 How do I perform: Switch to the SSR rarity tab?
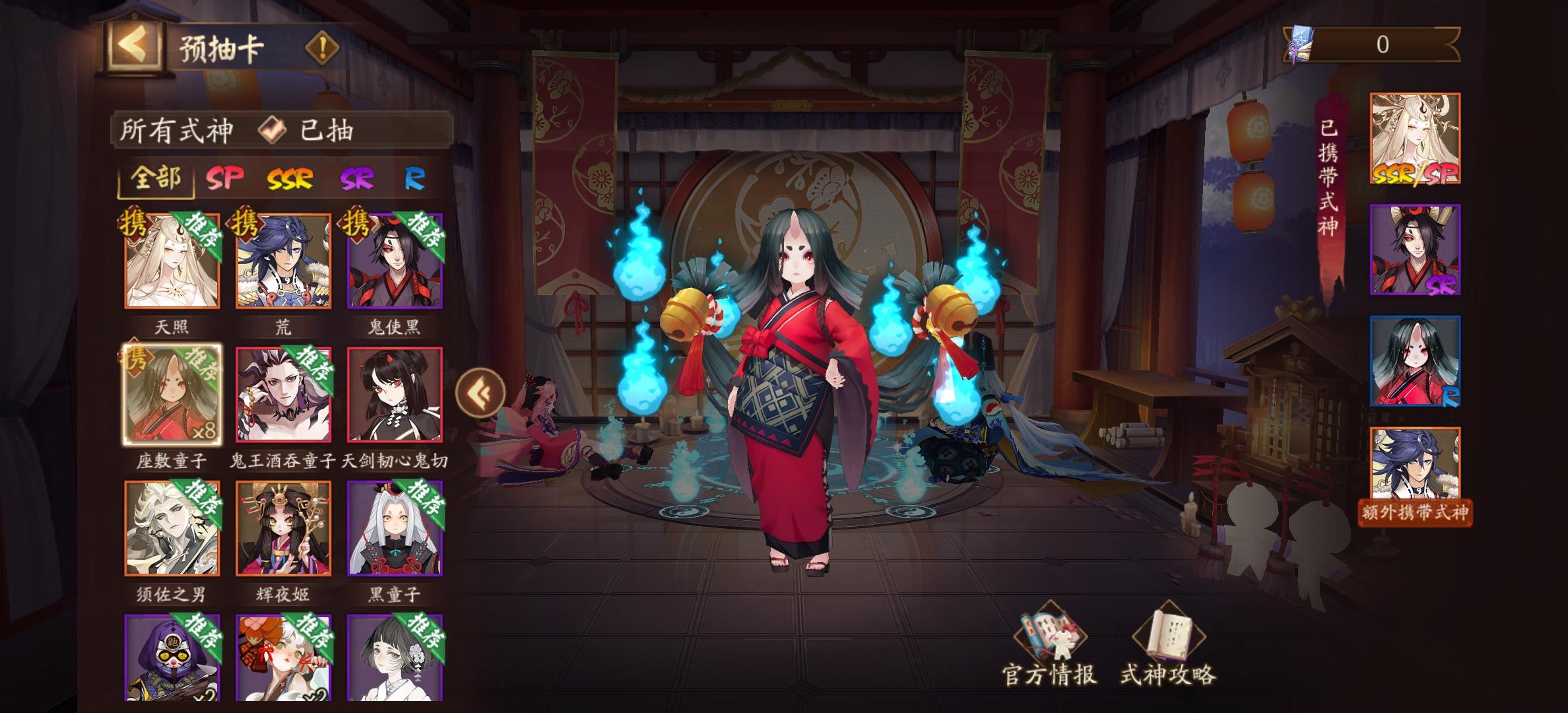pos(290,178)
